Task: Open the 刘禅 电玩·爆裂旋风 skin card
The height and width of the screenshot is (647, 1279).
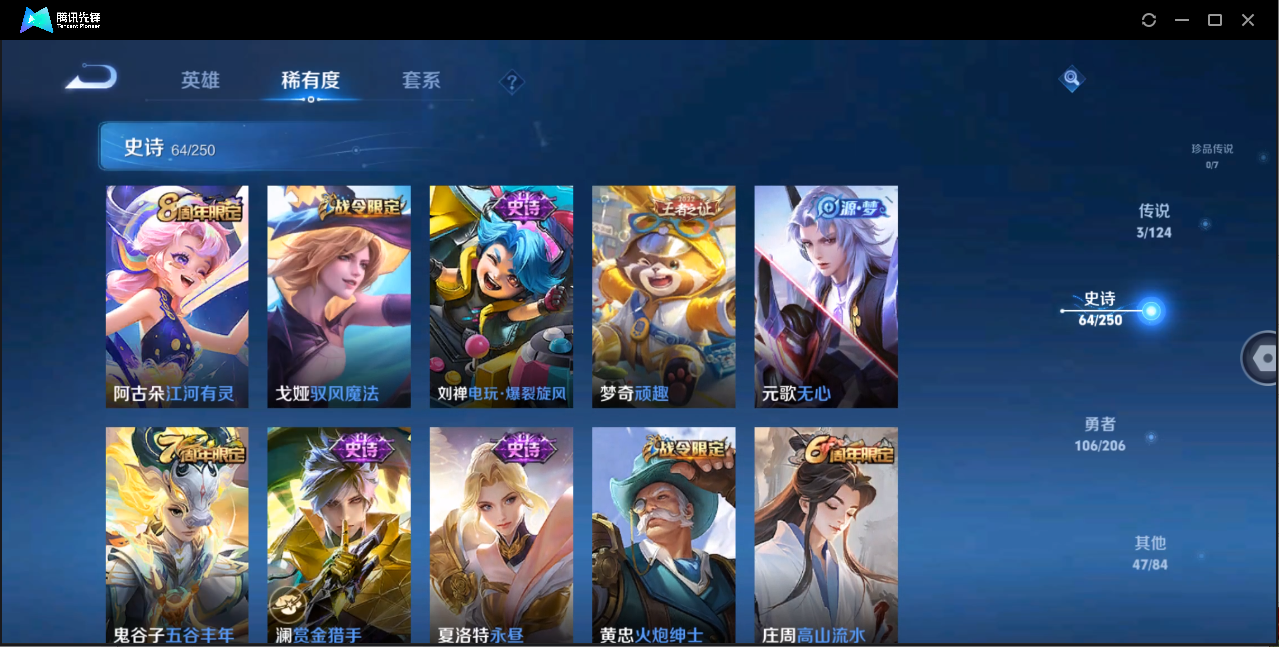Action: pos(501,297)
